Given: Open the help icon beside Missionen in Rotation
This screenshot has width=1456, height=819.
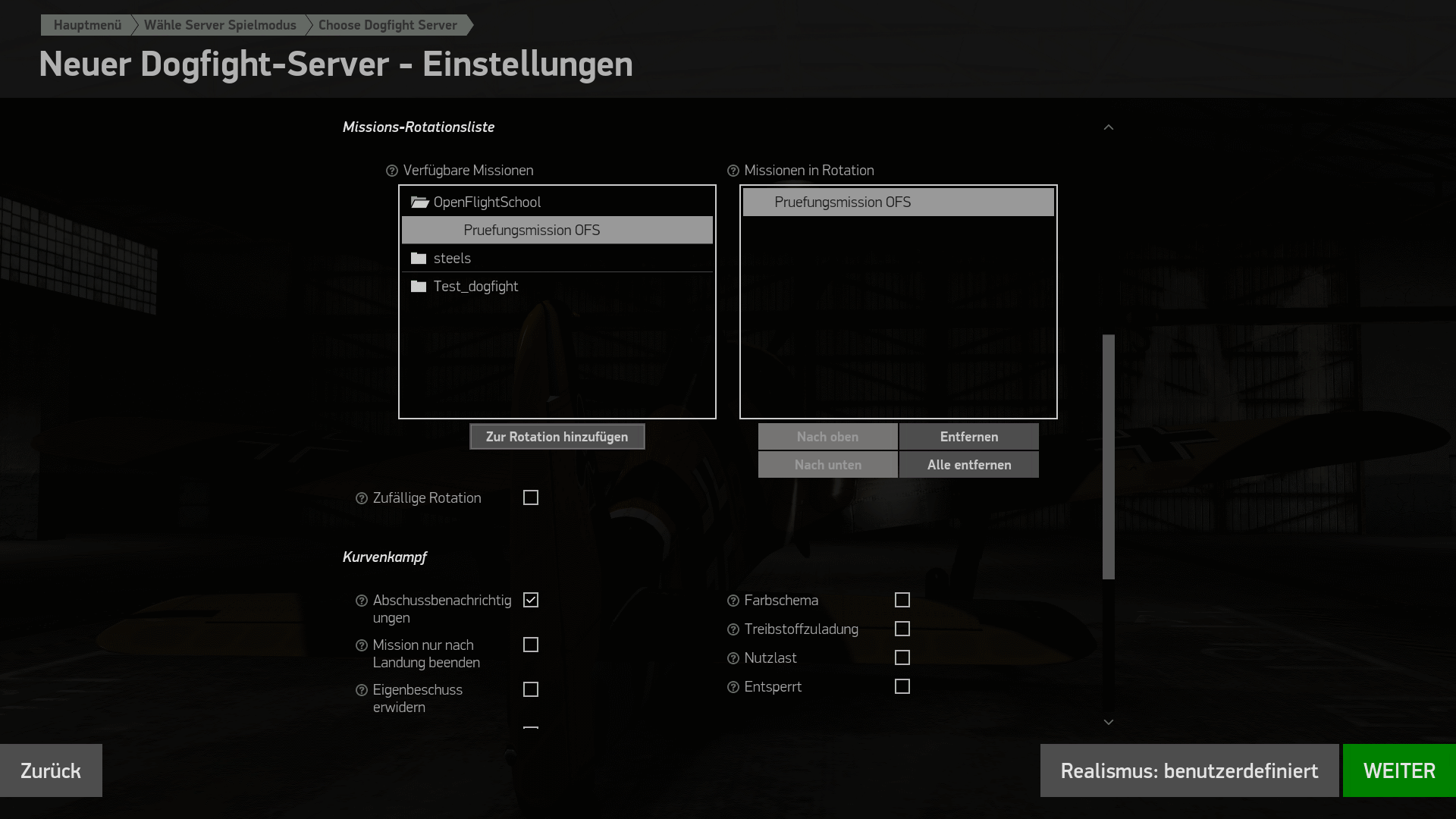Looking at the screenshot, I should coord(732,171).
